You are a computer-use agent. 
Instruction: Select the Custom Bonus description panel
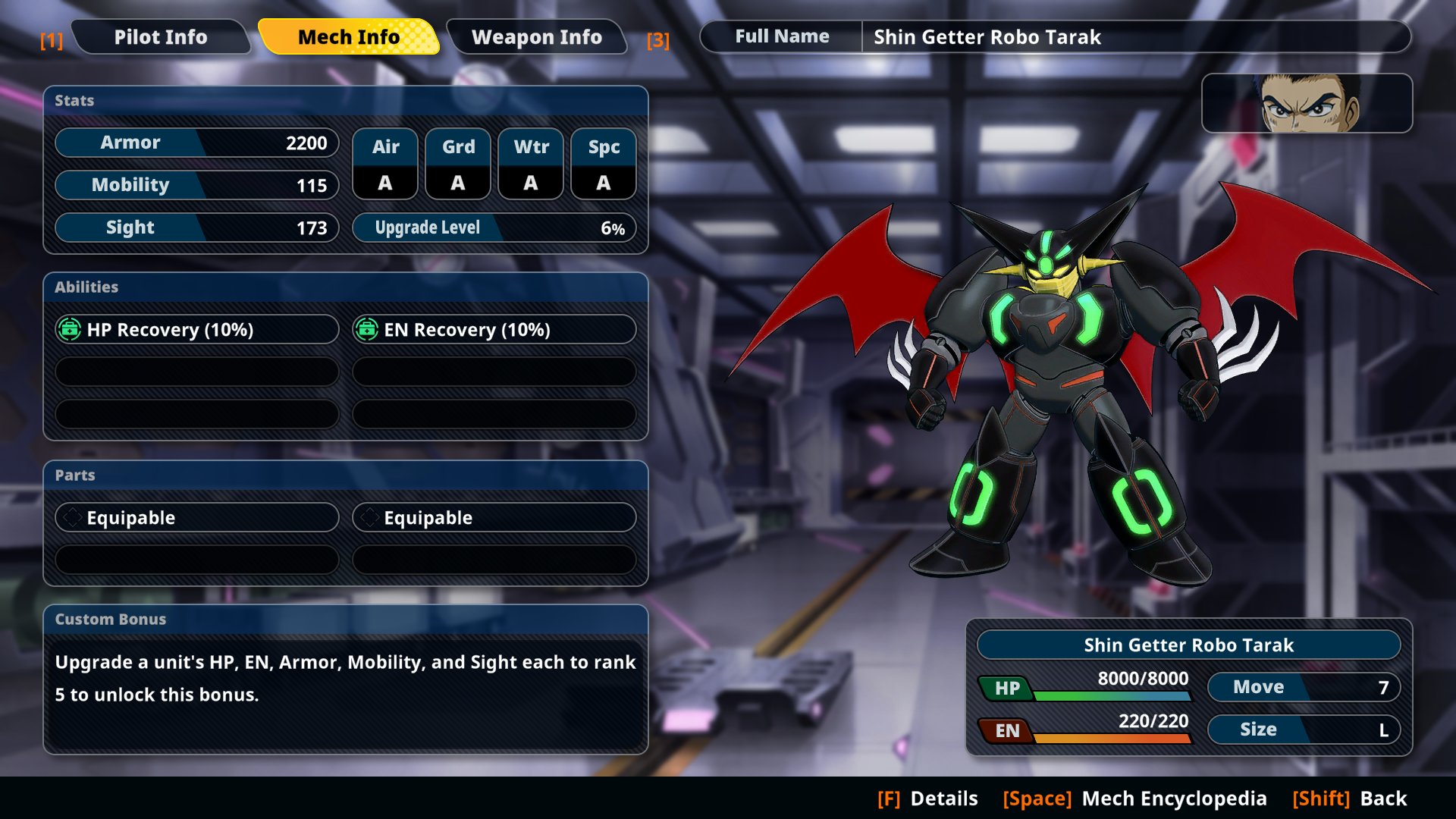(346, 679)
